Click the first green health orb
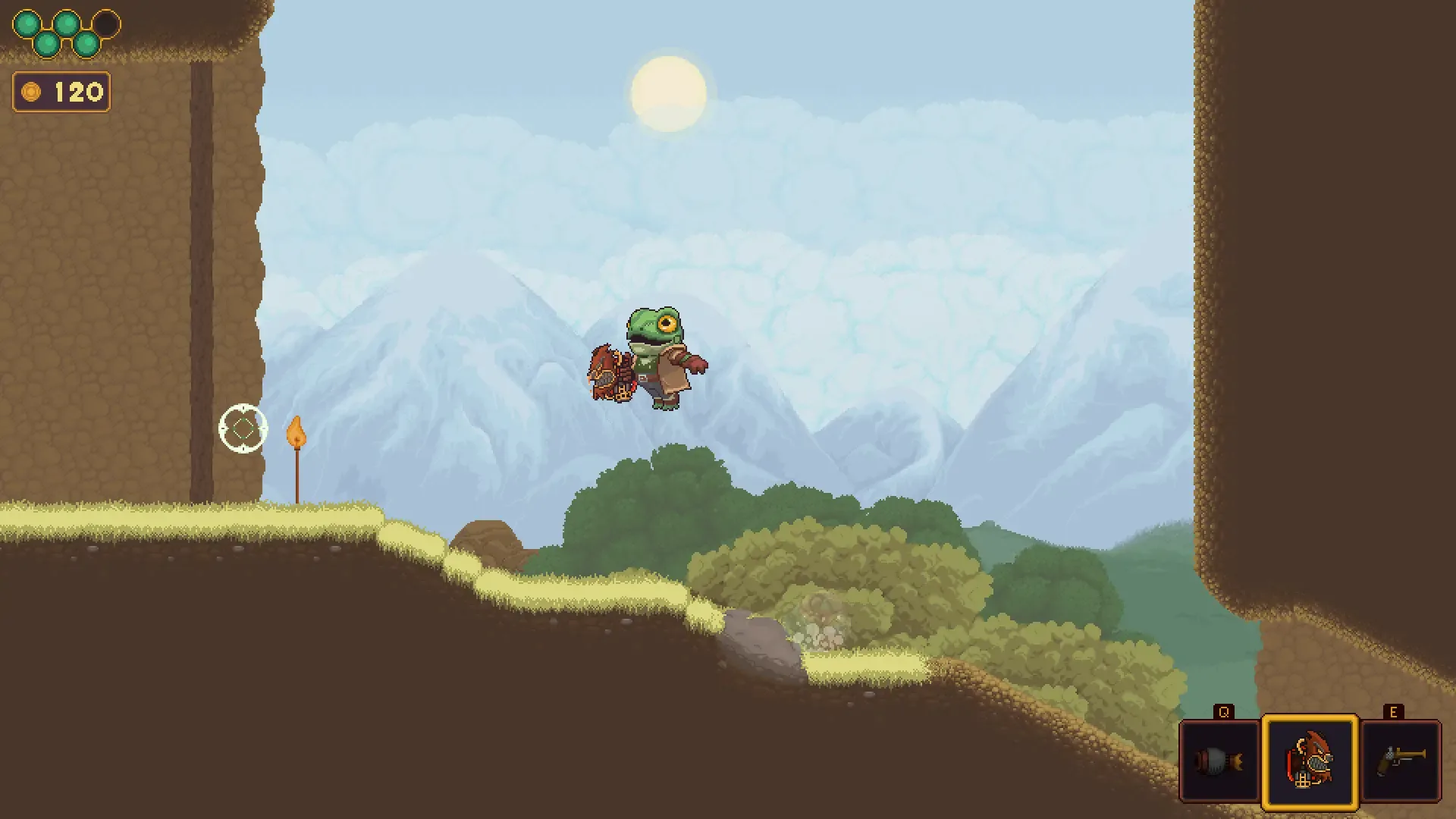The image size is (1456, 819). tap(27, 22)
